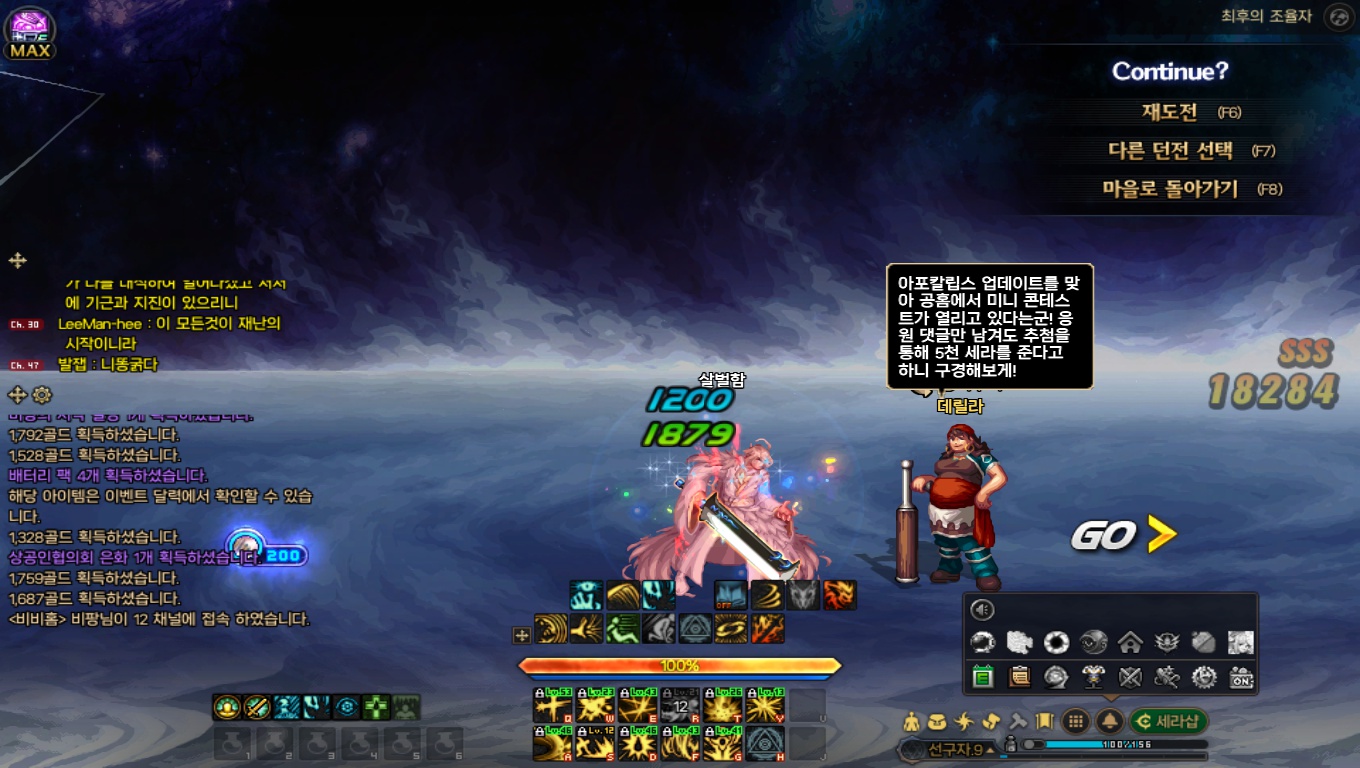Activate the triangle eye skill on H
Image resolution: width=1360 pixels, height=768 pixels.
click(765, 743)
